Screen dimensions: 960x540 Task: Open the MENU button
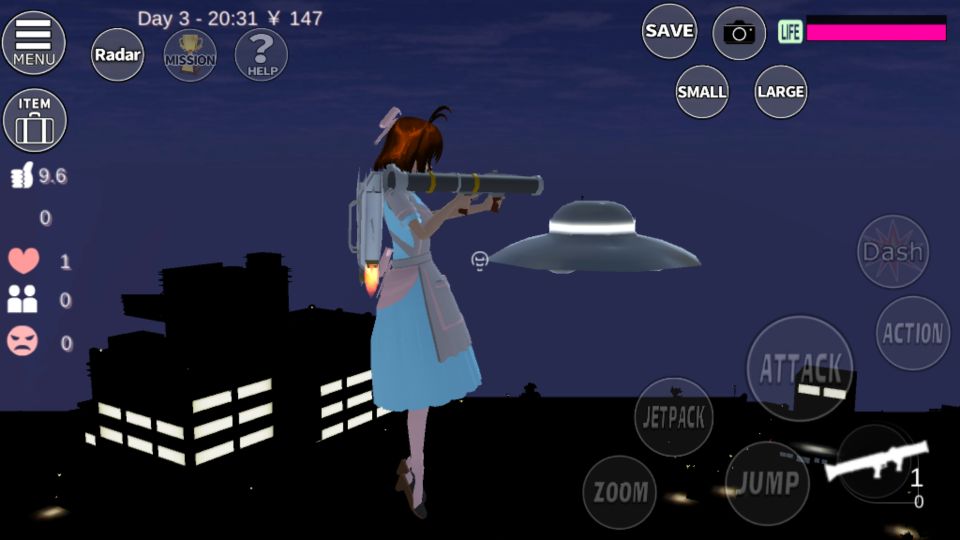[34, 43]
